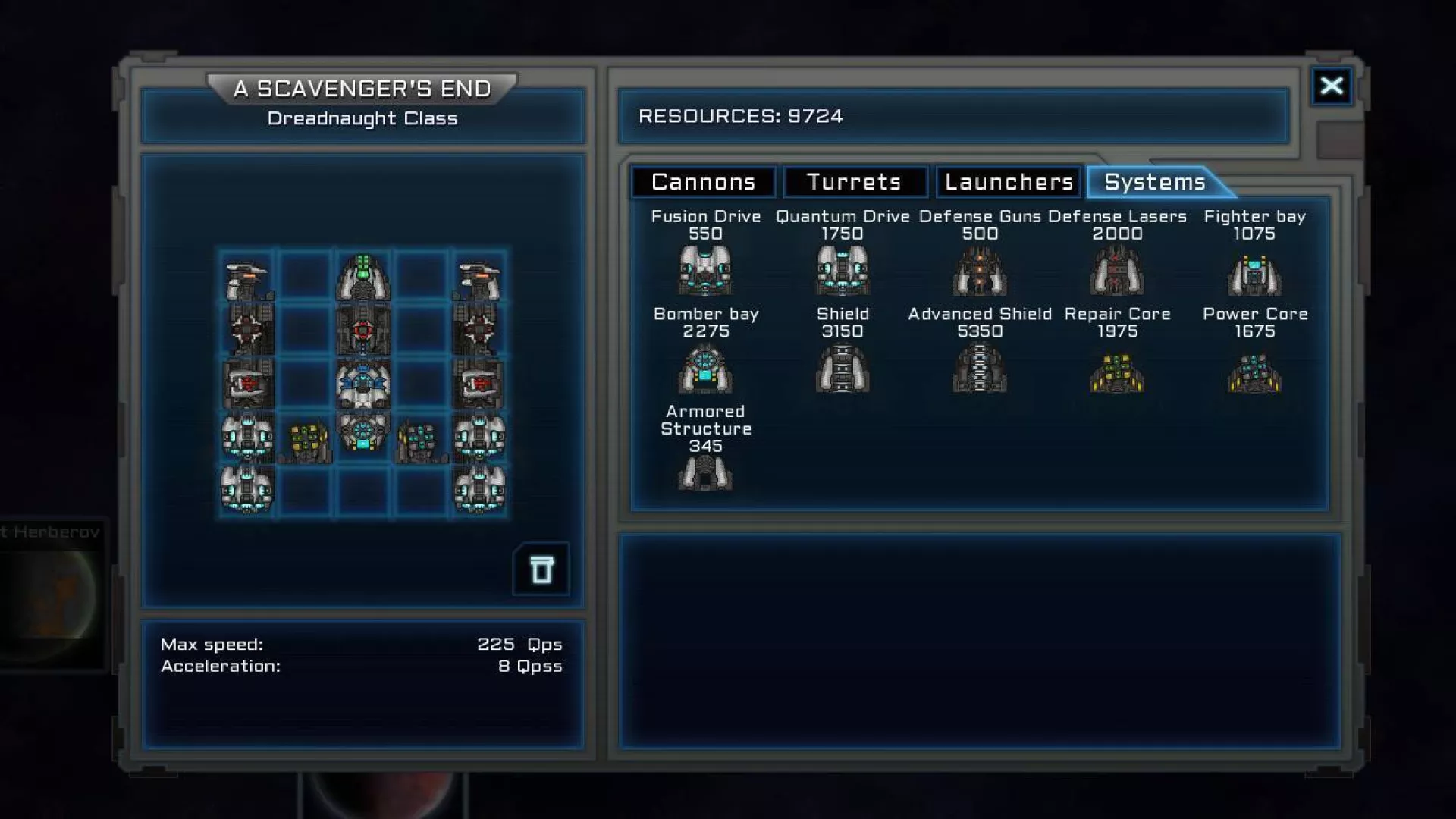1456x819 pixels.
Task: Show the Launchers tab
Action: (x=1009, y=182)
